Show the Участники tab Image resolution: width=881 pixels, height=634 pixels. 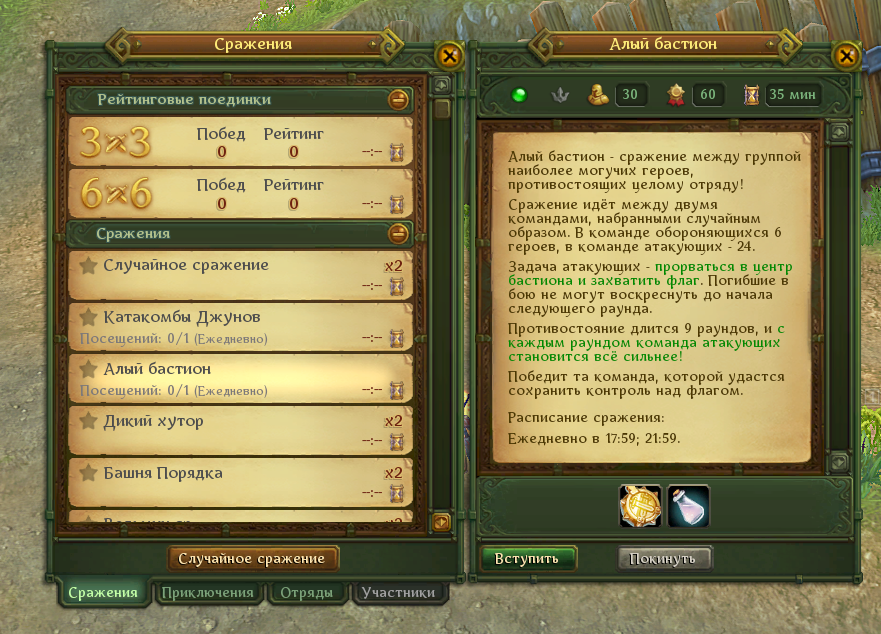click(398, 592)
